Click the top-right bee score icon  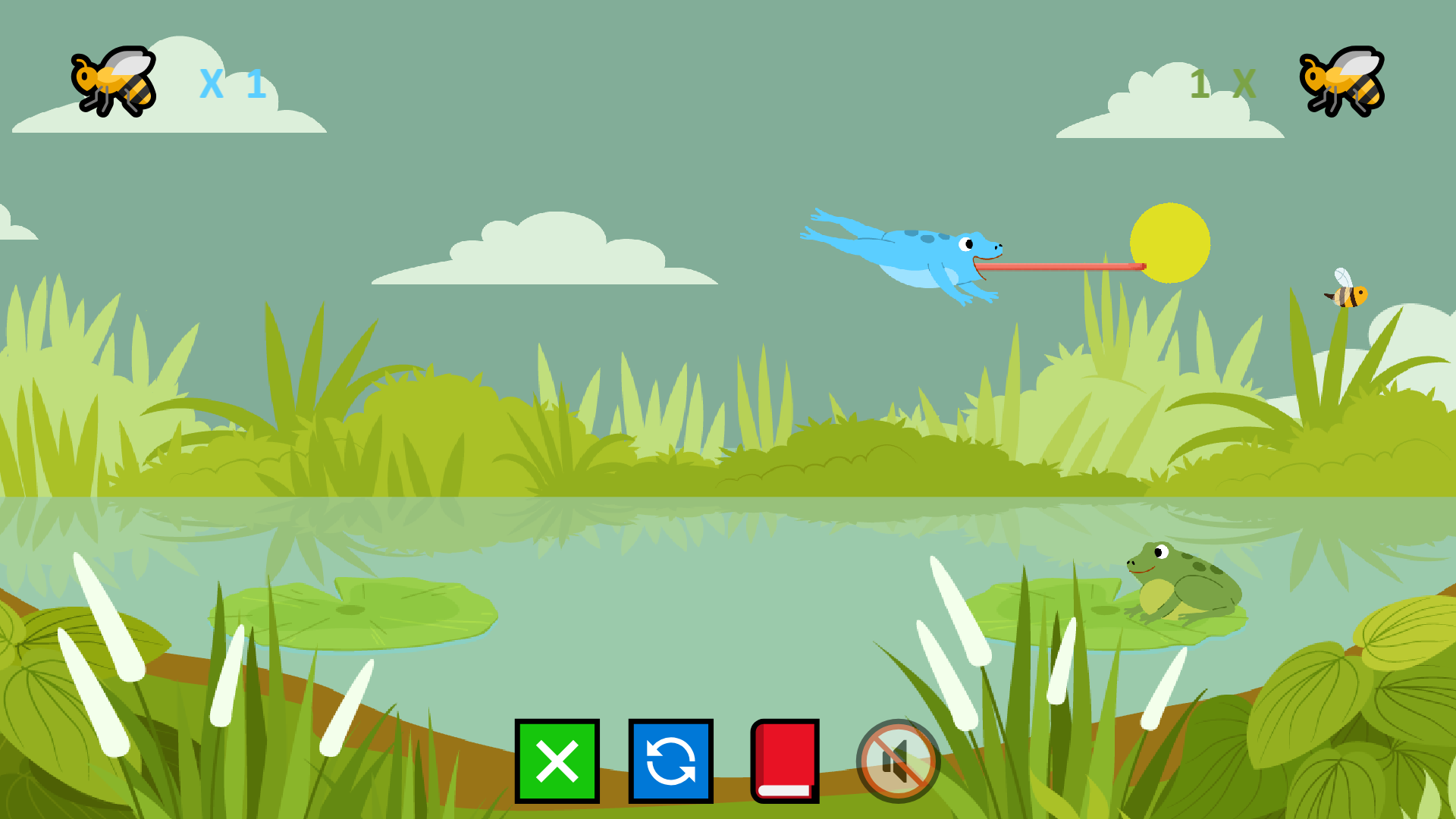click(1341, 83)
